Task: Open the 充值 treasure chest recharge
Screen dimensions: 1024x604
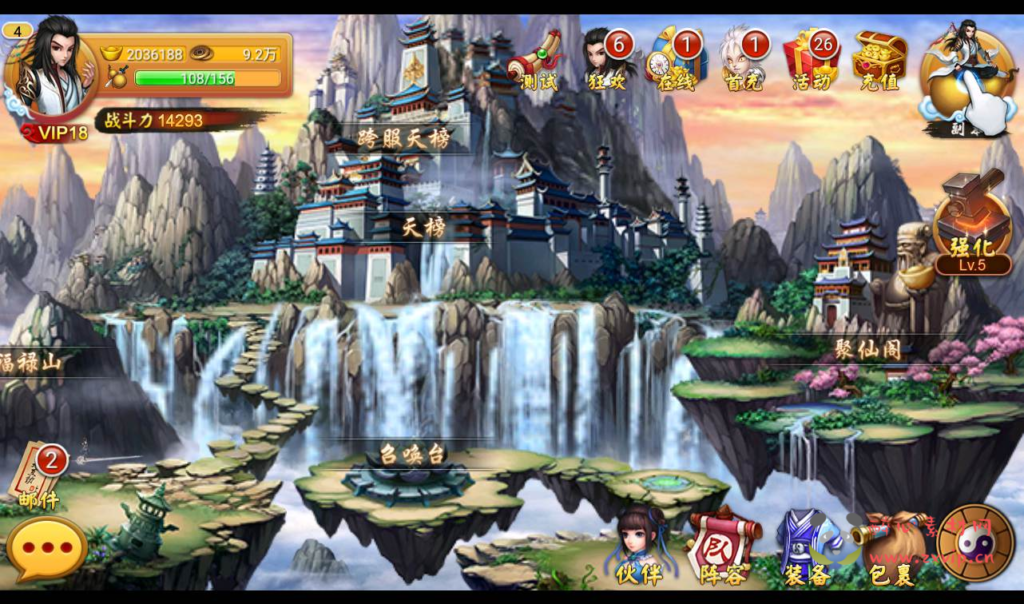Action: (x=879, y=60)
